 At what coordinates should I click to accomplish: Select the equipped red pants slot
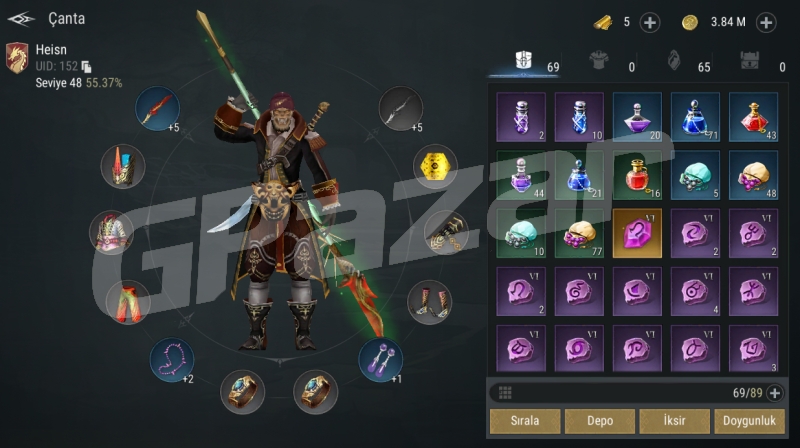pyautogui.click(x=127, y=300)
